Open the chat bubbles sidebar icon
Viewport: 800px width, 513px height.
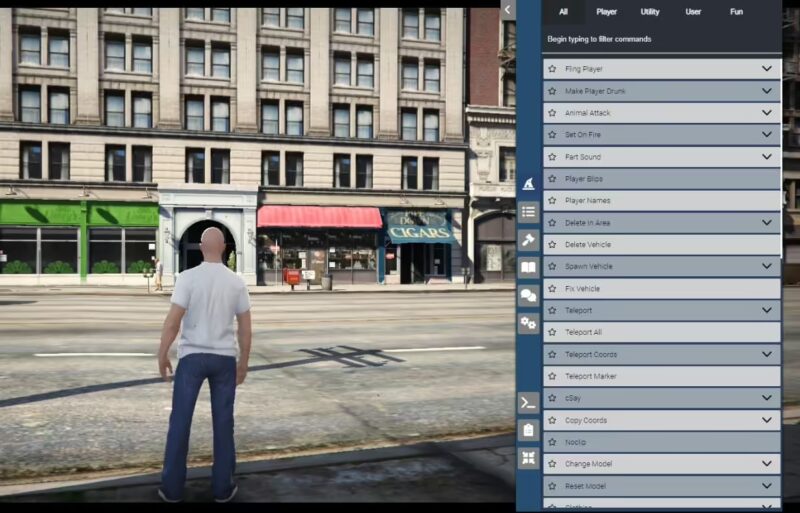click(x=528, y=295)
